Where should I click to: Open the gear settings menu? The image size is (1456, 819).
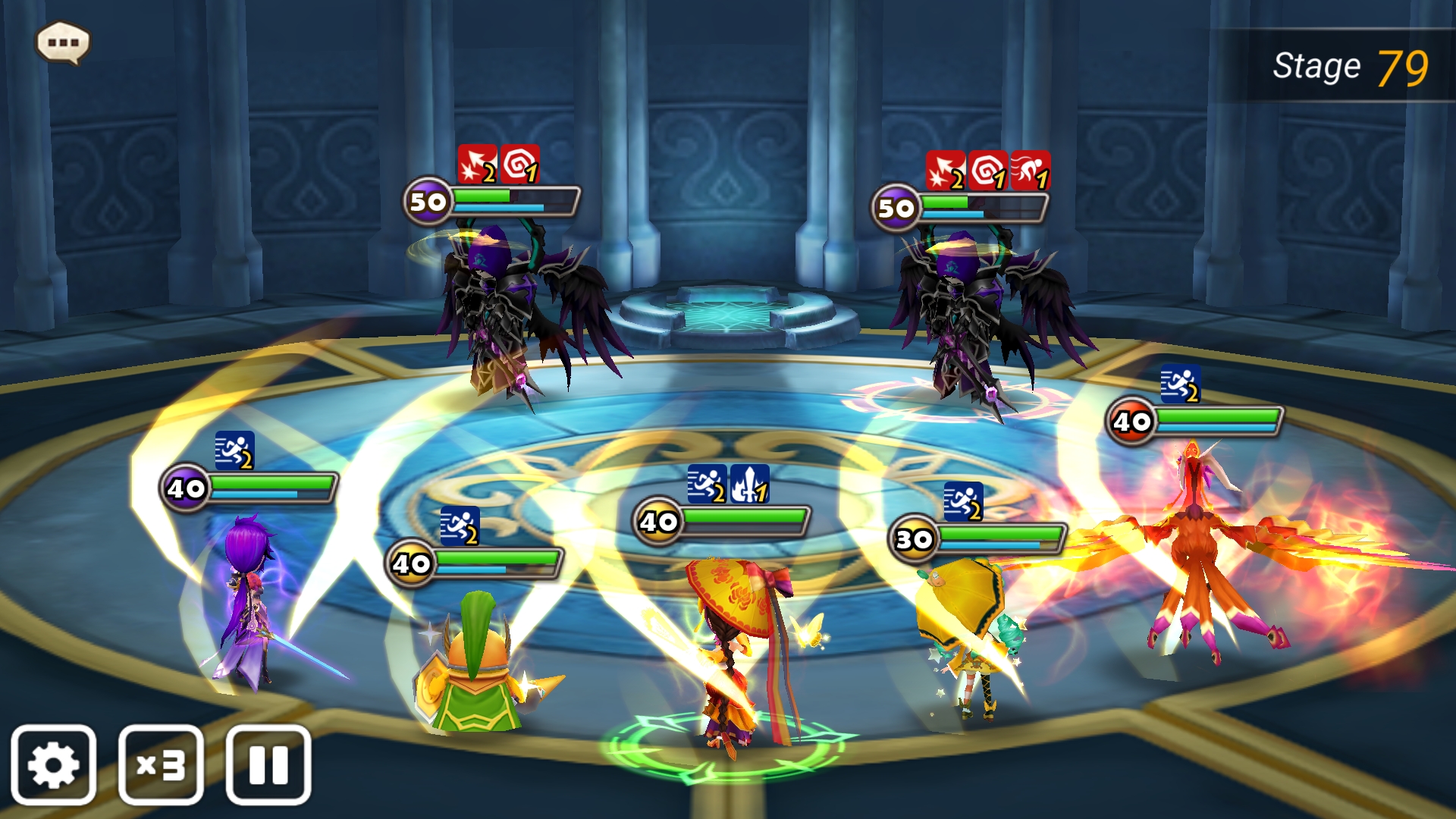[x=53, y=764]
